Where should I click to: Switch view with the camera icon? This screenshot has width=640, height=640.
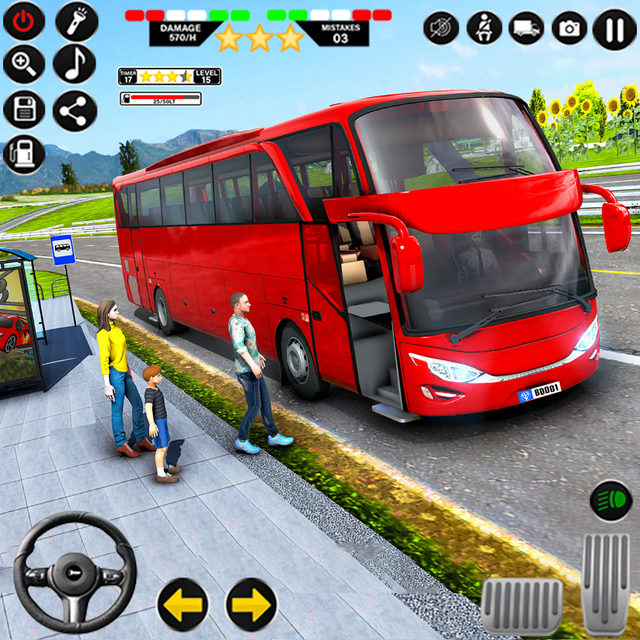point(570,28)
